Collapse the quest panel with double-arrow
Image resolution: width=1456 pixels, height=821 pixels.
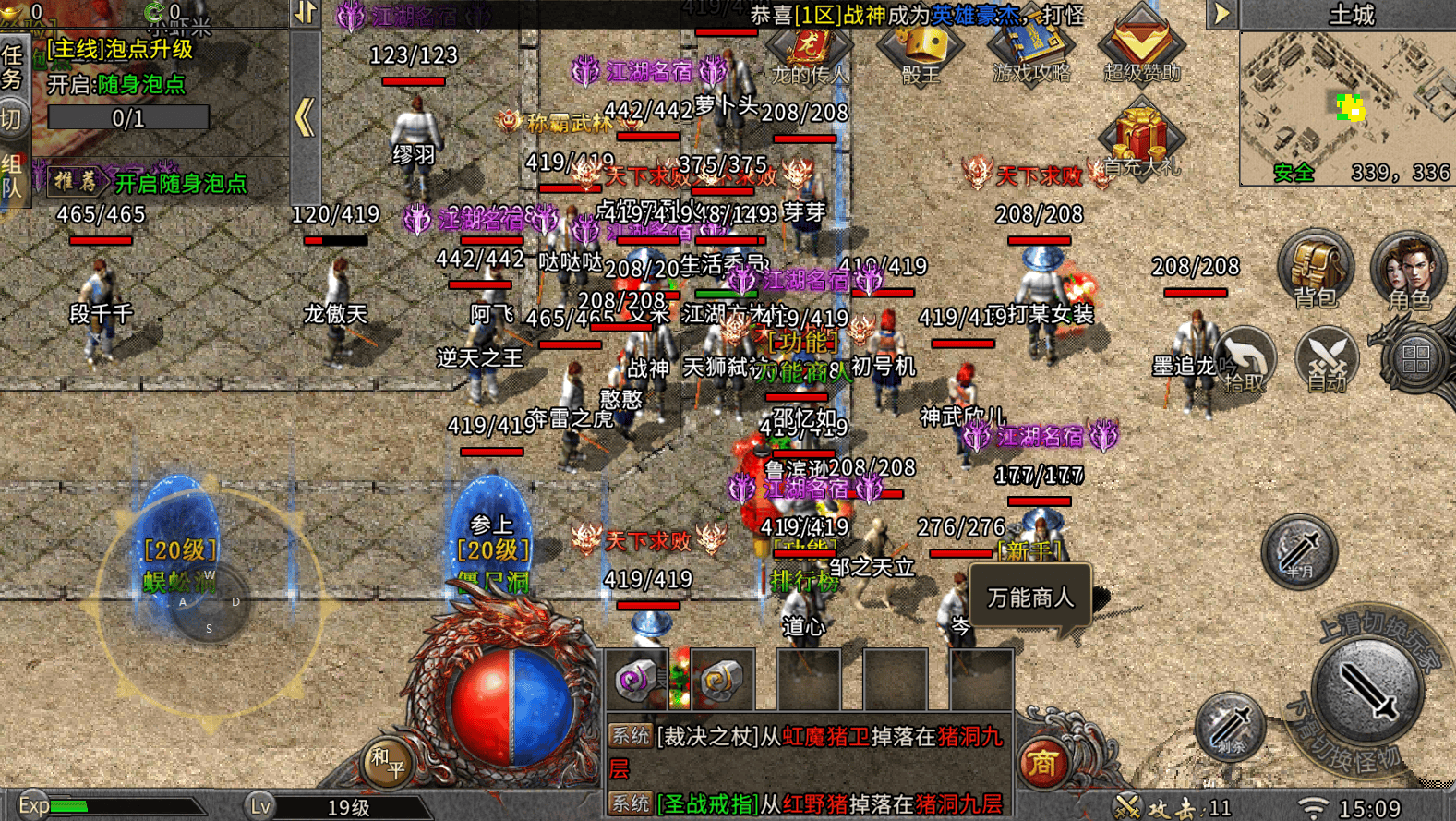point(305,118)
